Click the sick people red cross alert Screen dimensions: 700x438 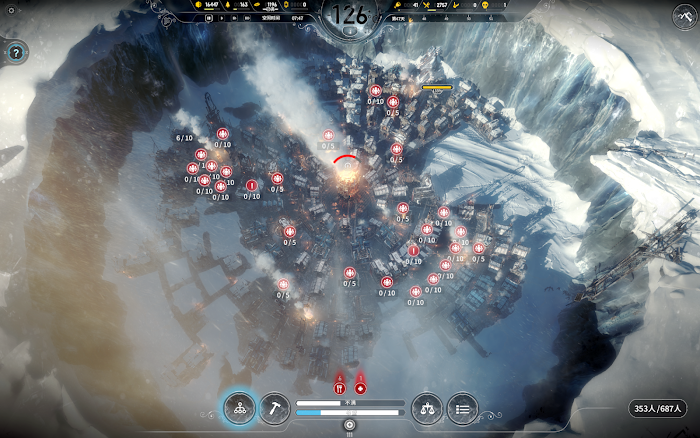click(361, 387)
